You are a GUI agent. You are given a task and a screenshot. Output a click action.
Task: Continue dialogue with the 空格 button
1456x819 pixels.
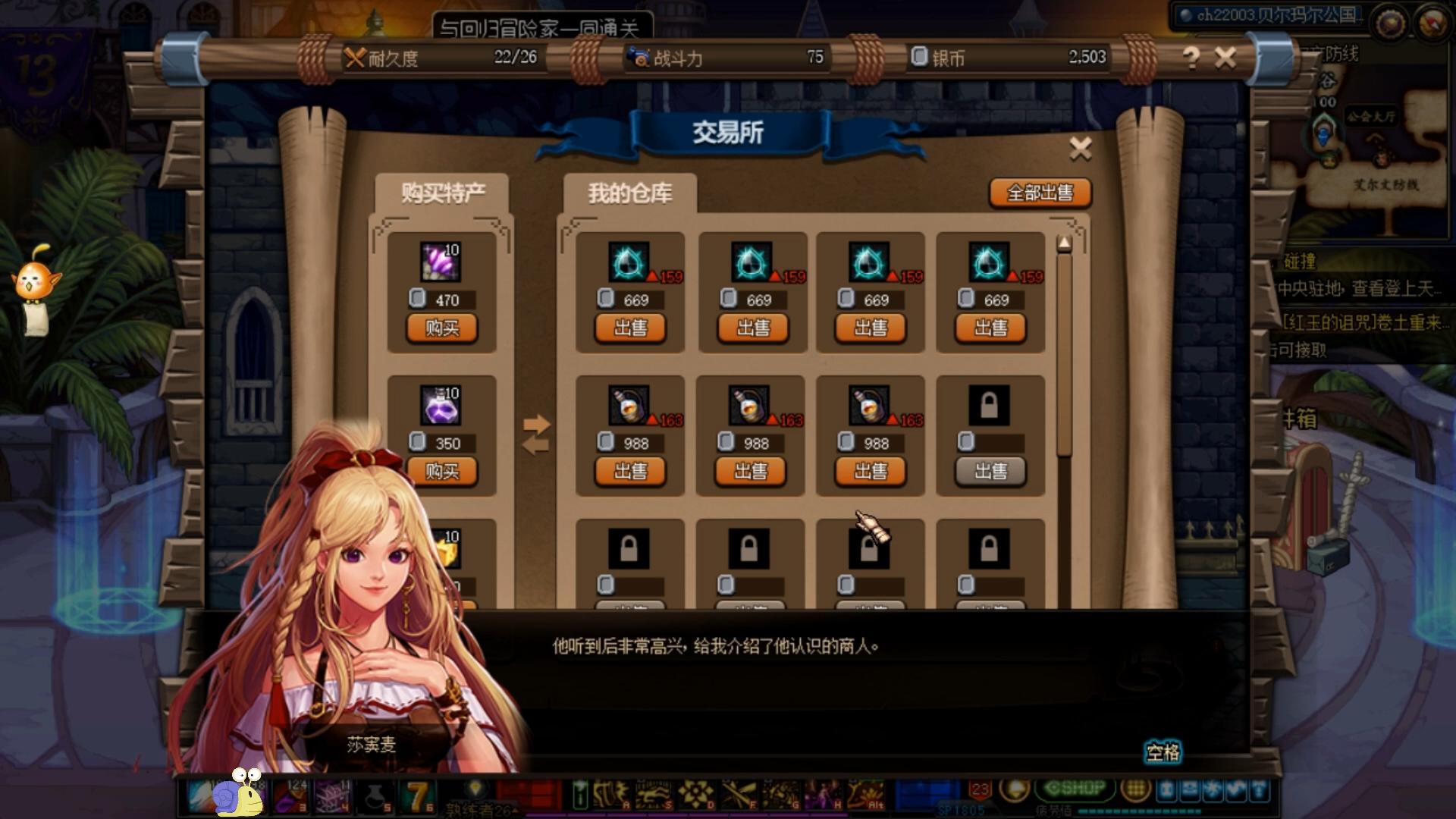(x=1163, y=752)
